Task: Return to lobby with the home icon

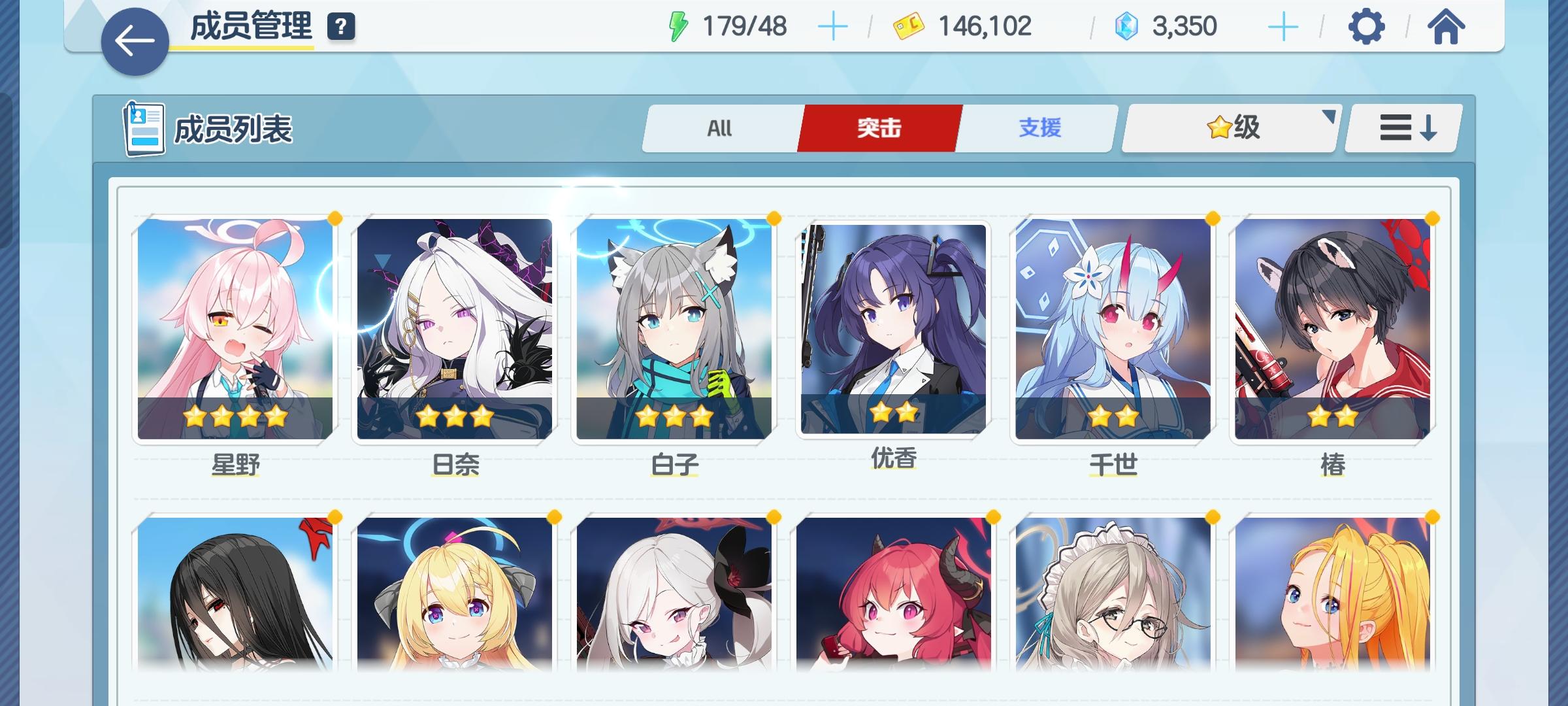Action: (x=1445, y=27)
